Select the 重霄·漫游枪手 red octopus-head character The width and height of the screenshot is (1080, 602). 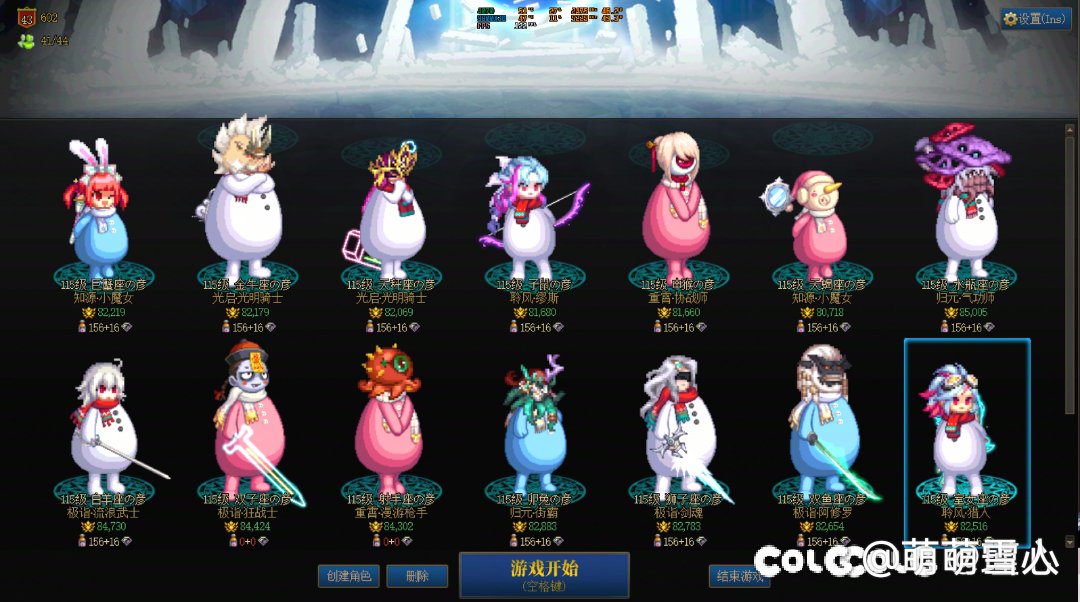(x=388, y=425)
